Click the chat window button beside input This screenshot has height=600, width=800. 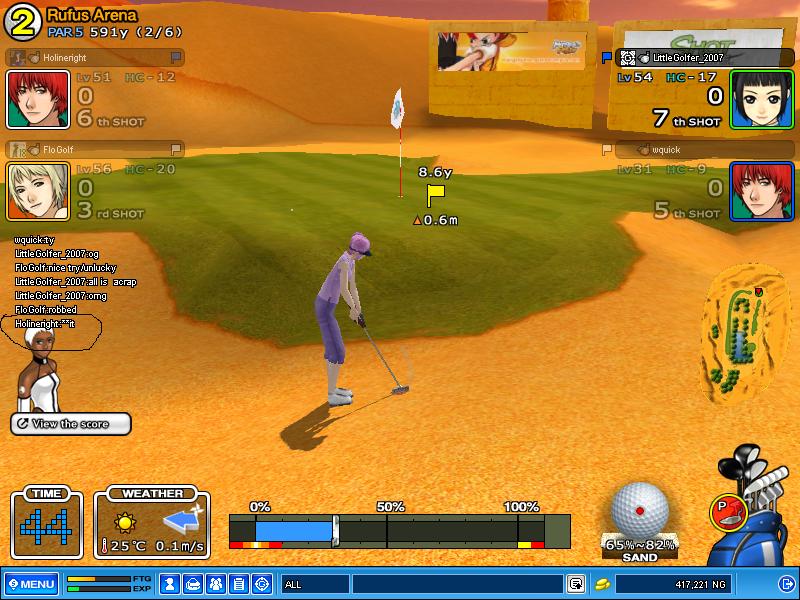tap(576, 583)
